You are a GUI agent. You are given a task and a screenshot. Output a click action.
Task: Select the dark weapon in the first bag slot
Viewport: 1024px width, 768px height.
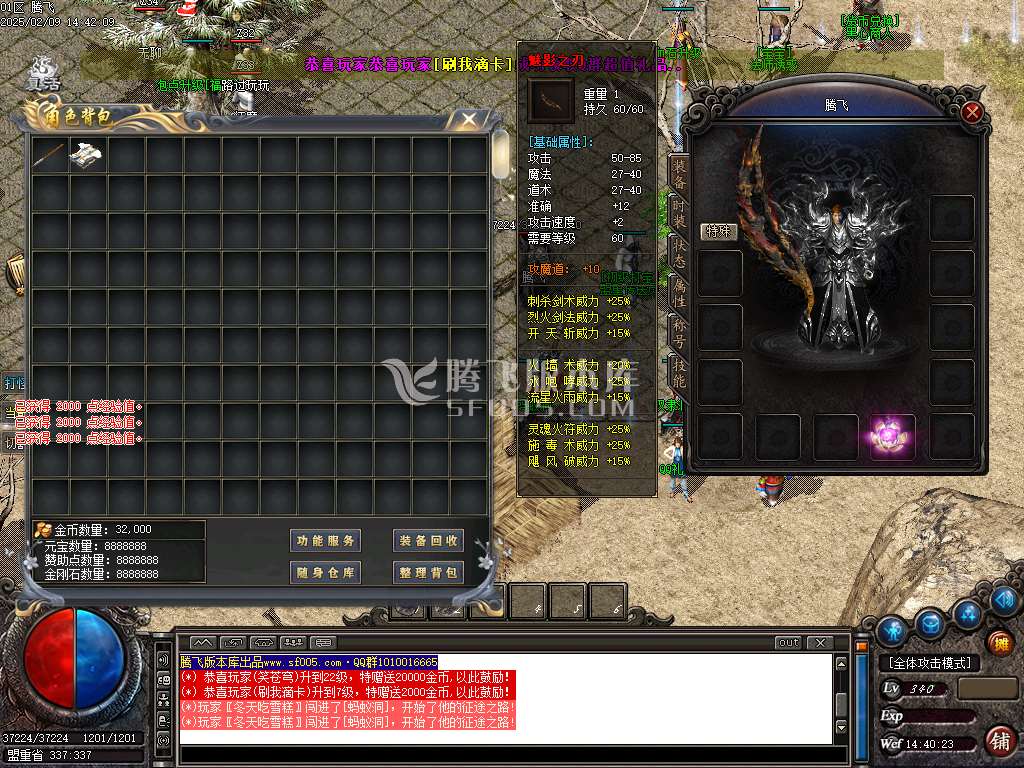click(49, 155)
